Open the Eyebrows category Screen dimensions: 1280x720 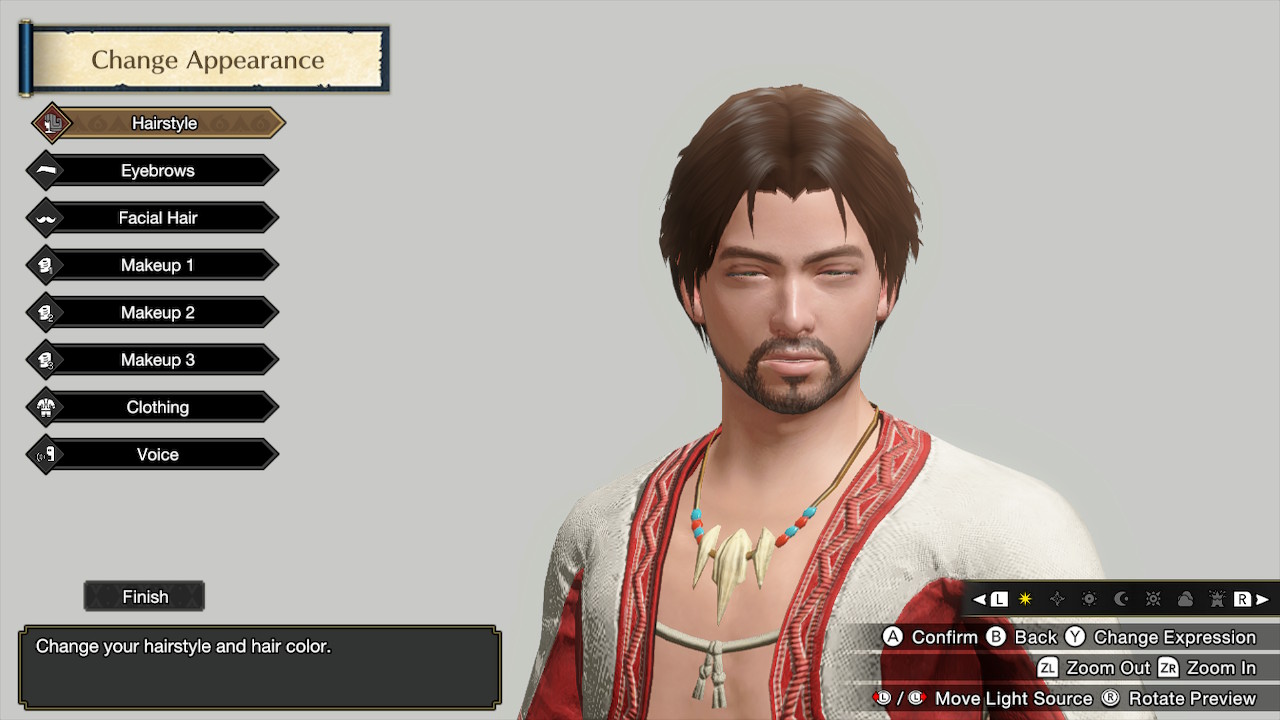click(x=156, y=170)
